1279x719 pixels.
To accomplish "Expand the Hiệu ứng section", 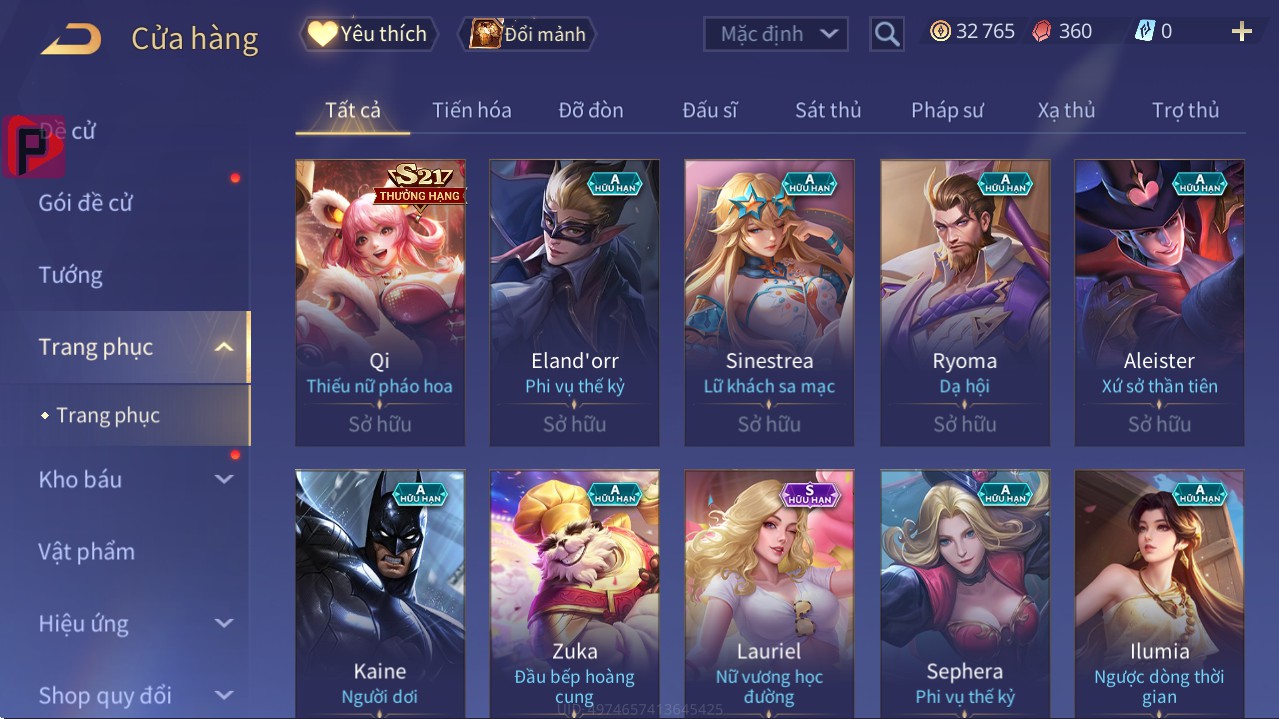I will coord(135,623).
